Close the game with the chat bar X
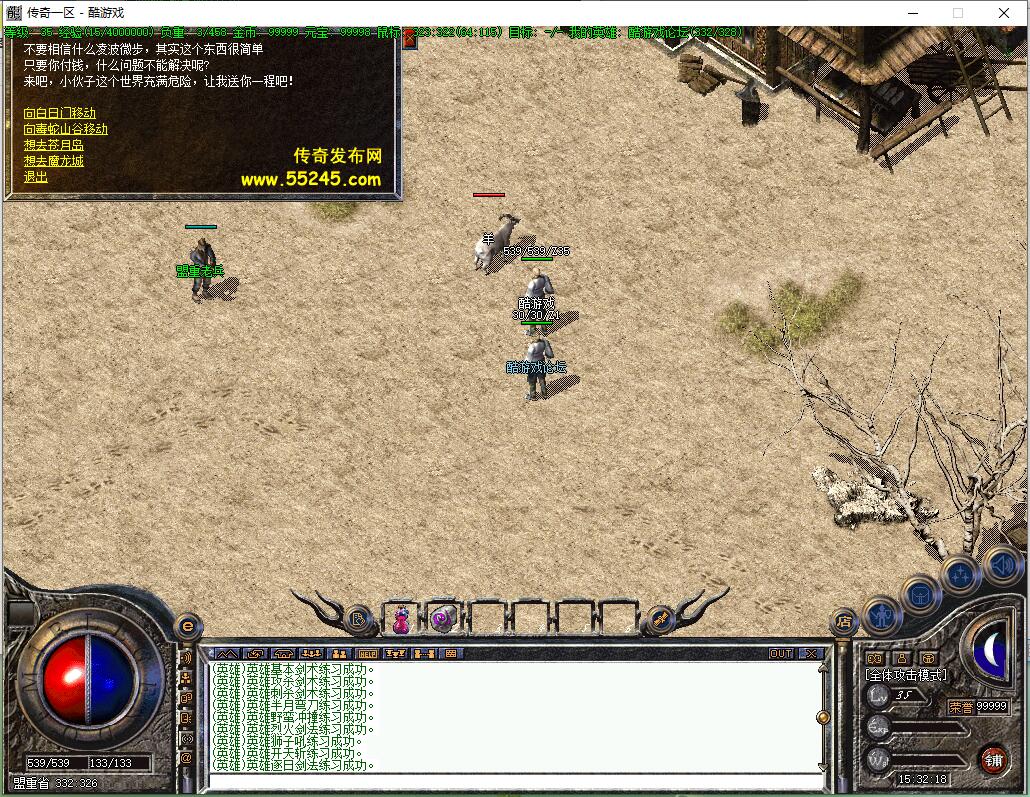 [x=810, y=654]
